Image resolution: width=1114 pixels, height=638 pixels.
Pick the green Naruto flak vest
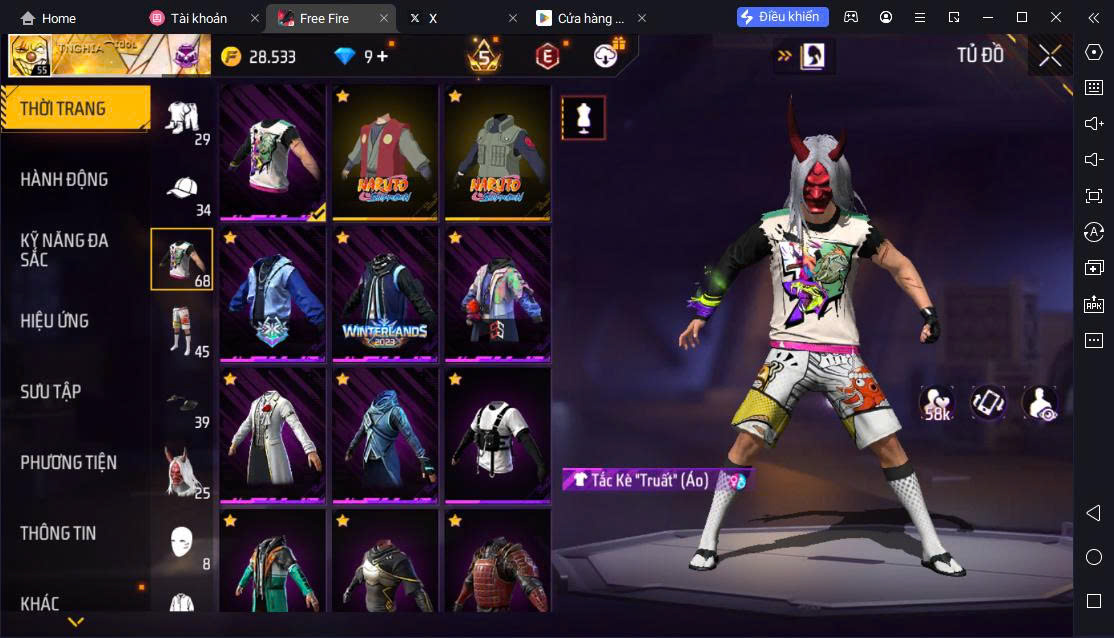tap(498, 152)
